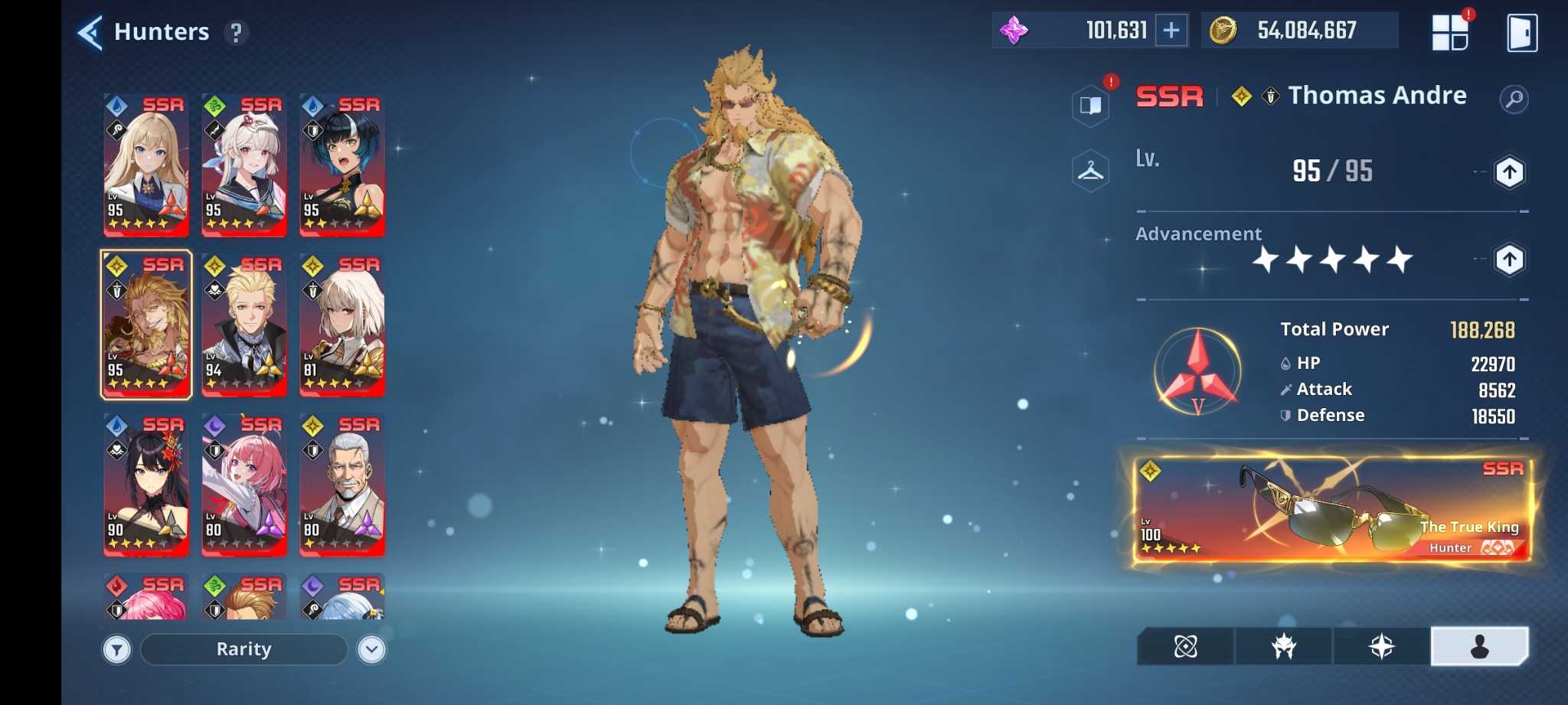Open the book icon beside SSR label
Screen dimensions: 1568x705
pos(1090,105)
